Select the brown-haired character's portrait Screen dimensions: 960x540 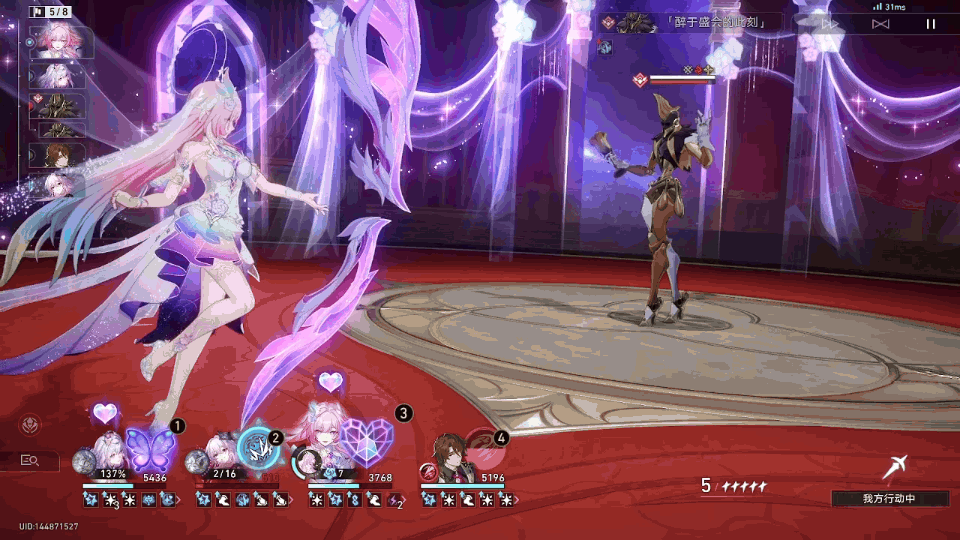[x=446, y=455]
